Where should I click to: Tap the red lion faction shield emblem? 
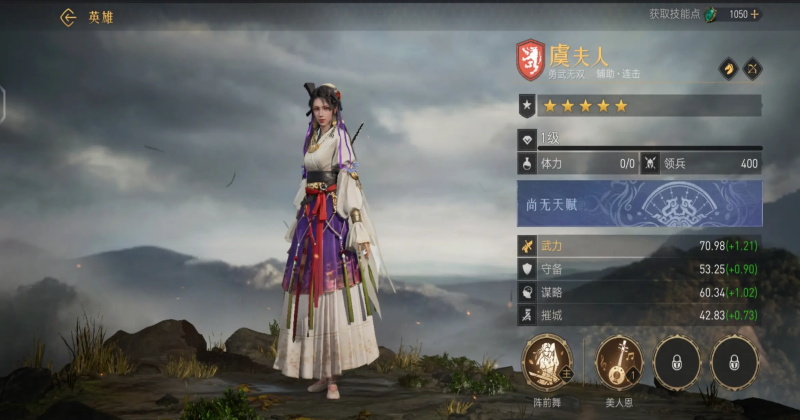[530, 60]
